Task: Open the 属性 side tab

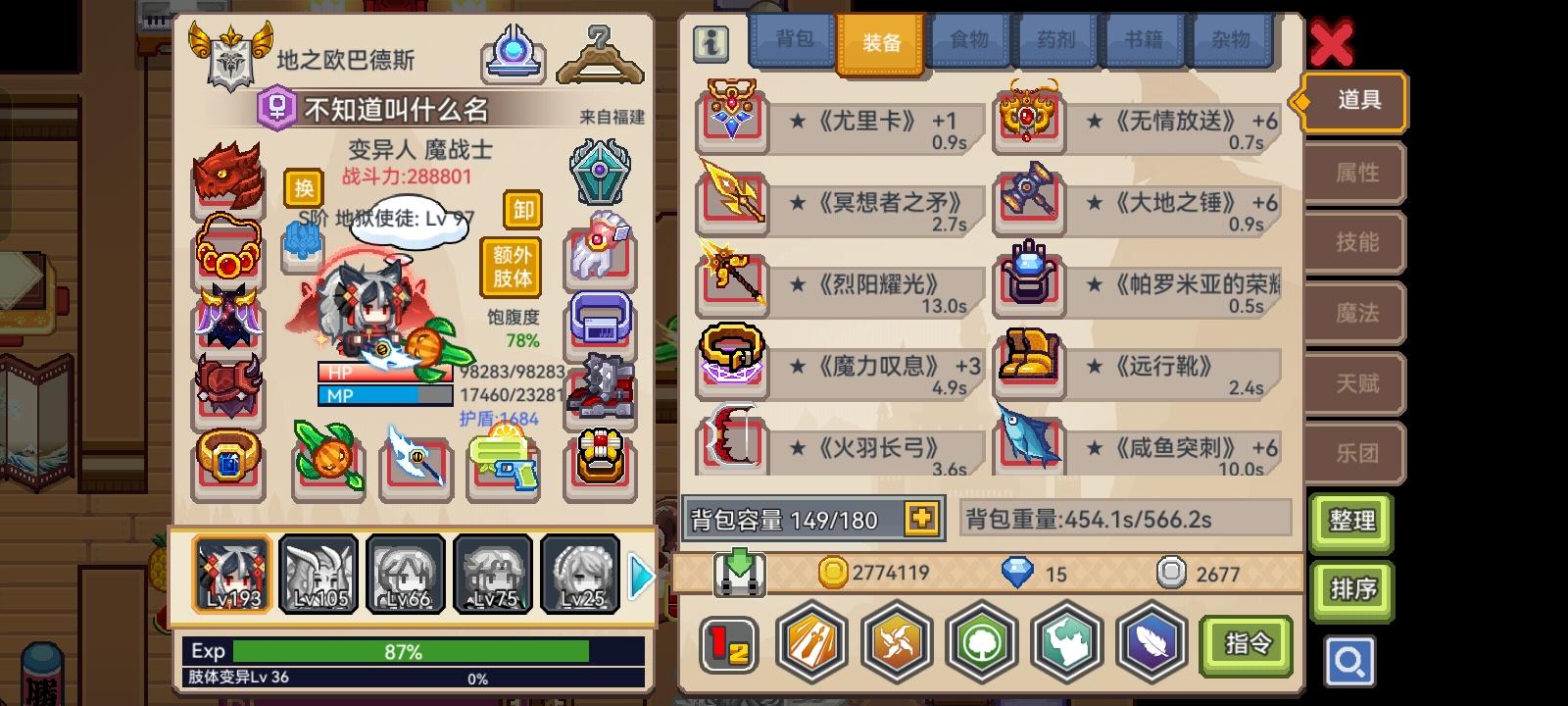Action: [x=1355, y=173]
